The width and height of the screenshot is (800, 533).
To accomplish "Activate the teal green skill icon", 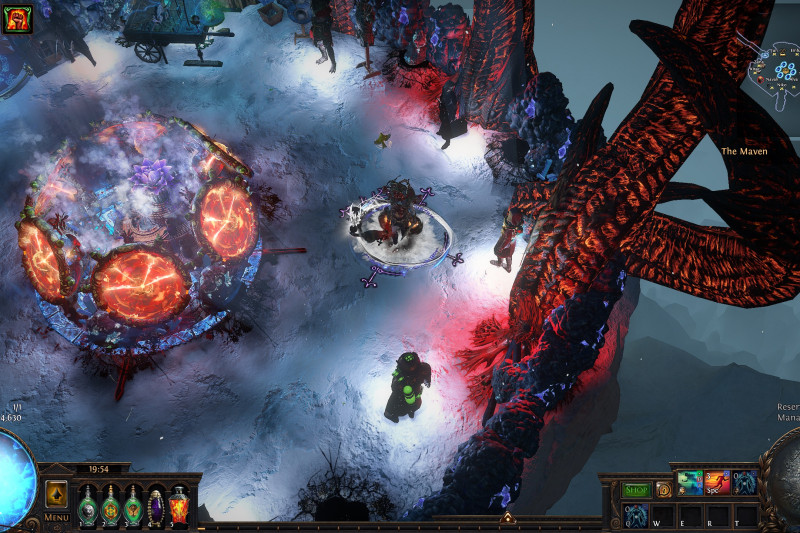I will click(690, 484).
